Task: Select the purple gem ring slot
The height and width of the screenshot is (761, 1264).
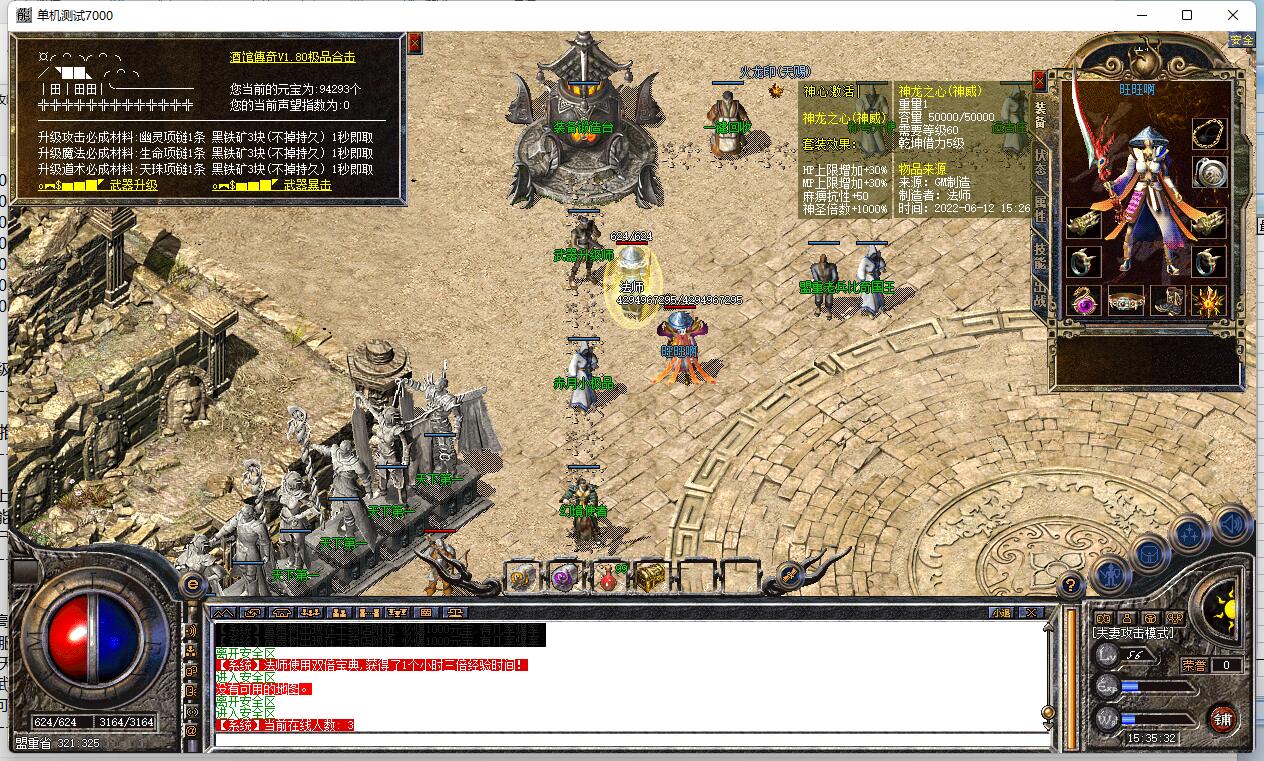Action: pyautogui.click(x=1083, y=300)
